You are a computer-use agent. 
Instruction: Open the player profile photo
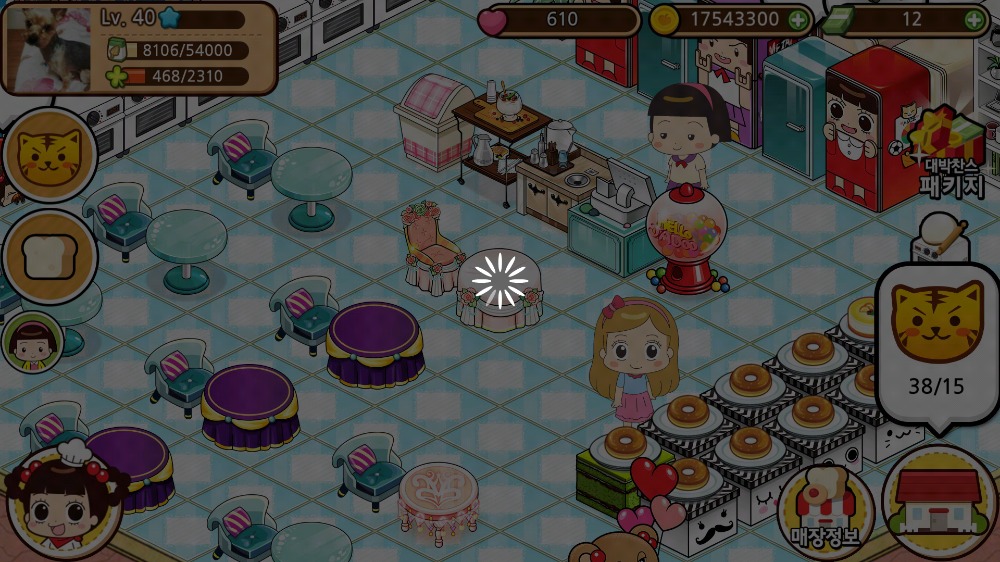click(x=48, y=48)
